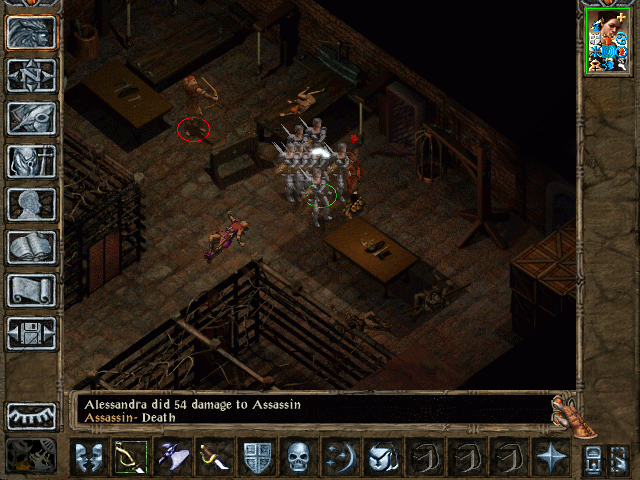The image size is (640, 480).
Task: Activate the talk masks action
Action: (x=88, y=457)
